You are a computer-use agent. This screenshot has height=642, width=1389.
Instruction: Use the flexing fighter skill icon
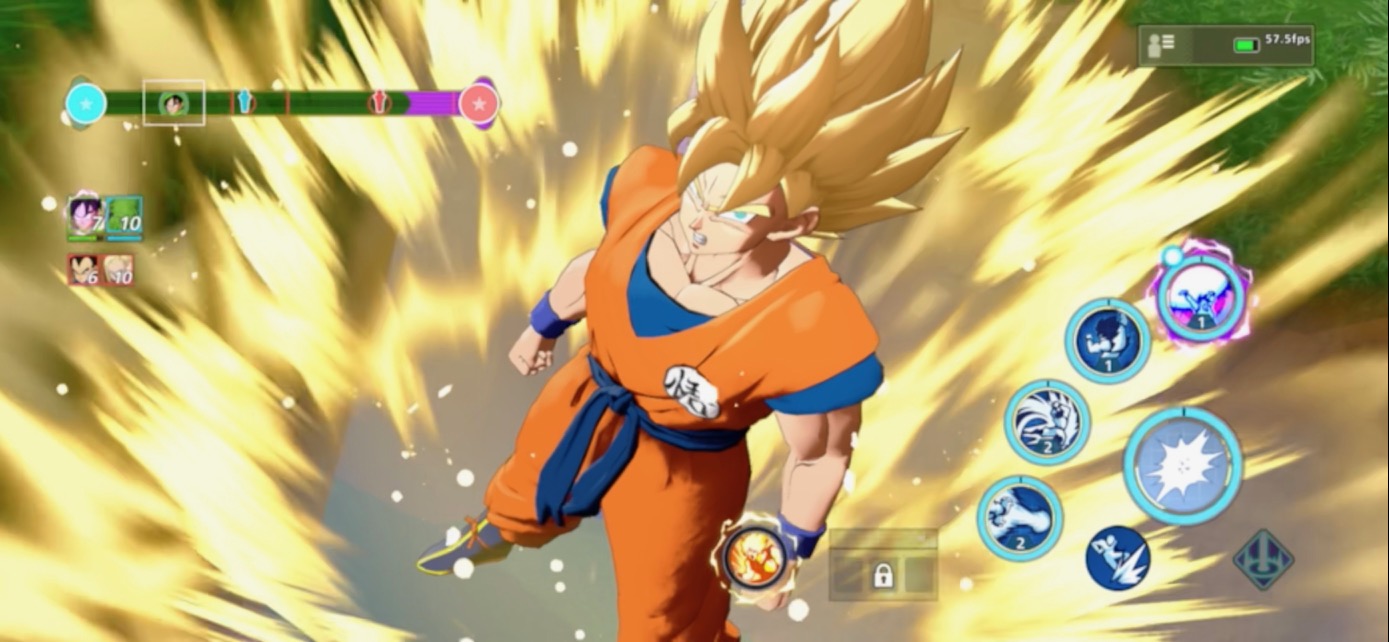tap(1107, 341)
